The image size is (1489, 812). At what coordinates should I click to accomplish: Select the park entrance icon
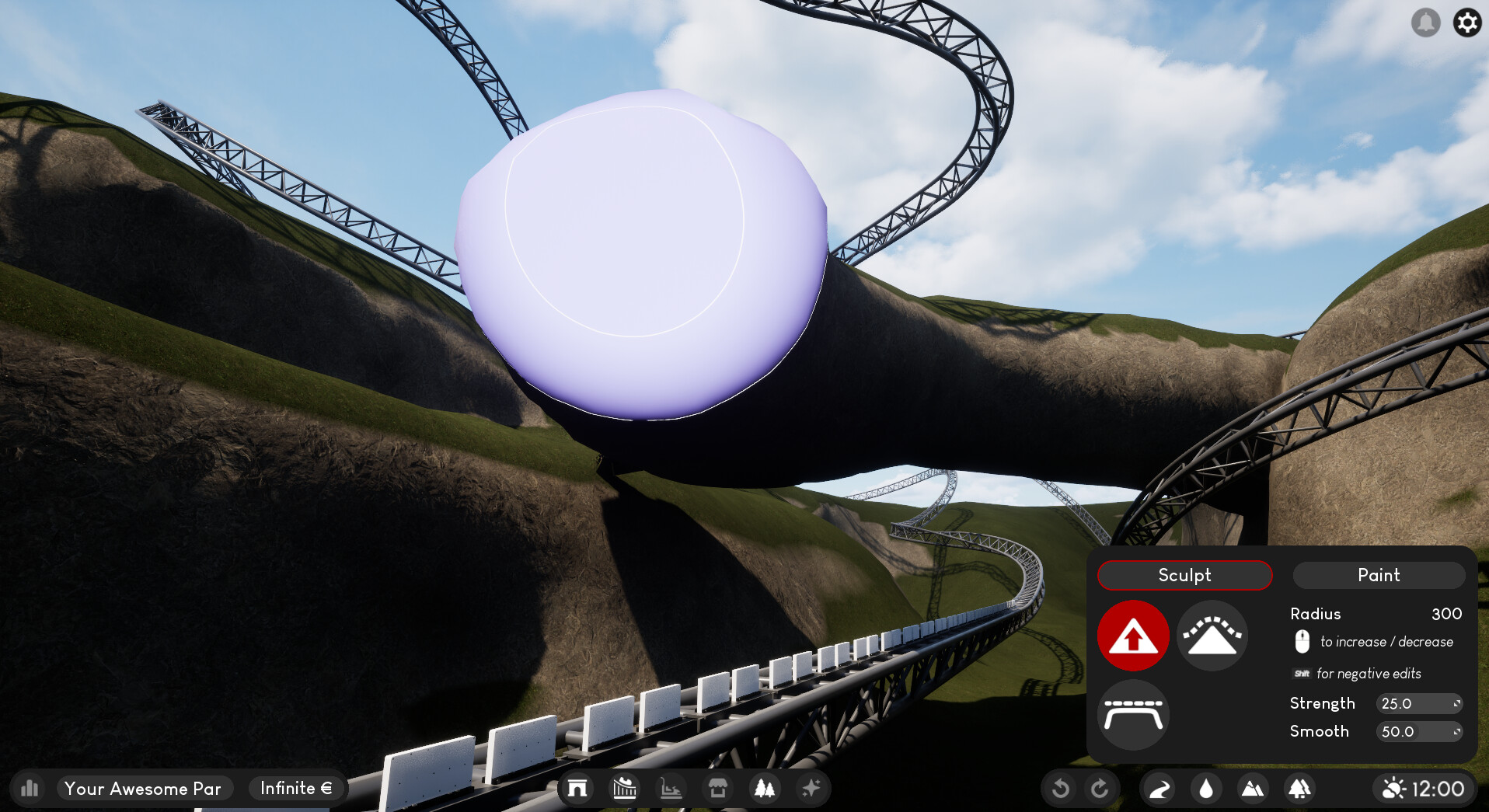click(x=577, y=788)
